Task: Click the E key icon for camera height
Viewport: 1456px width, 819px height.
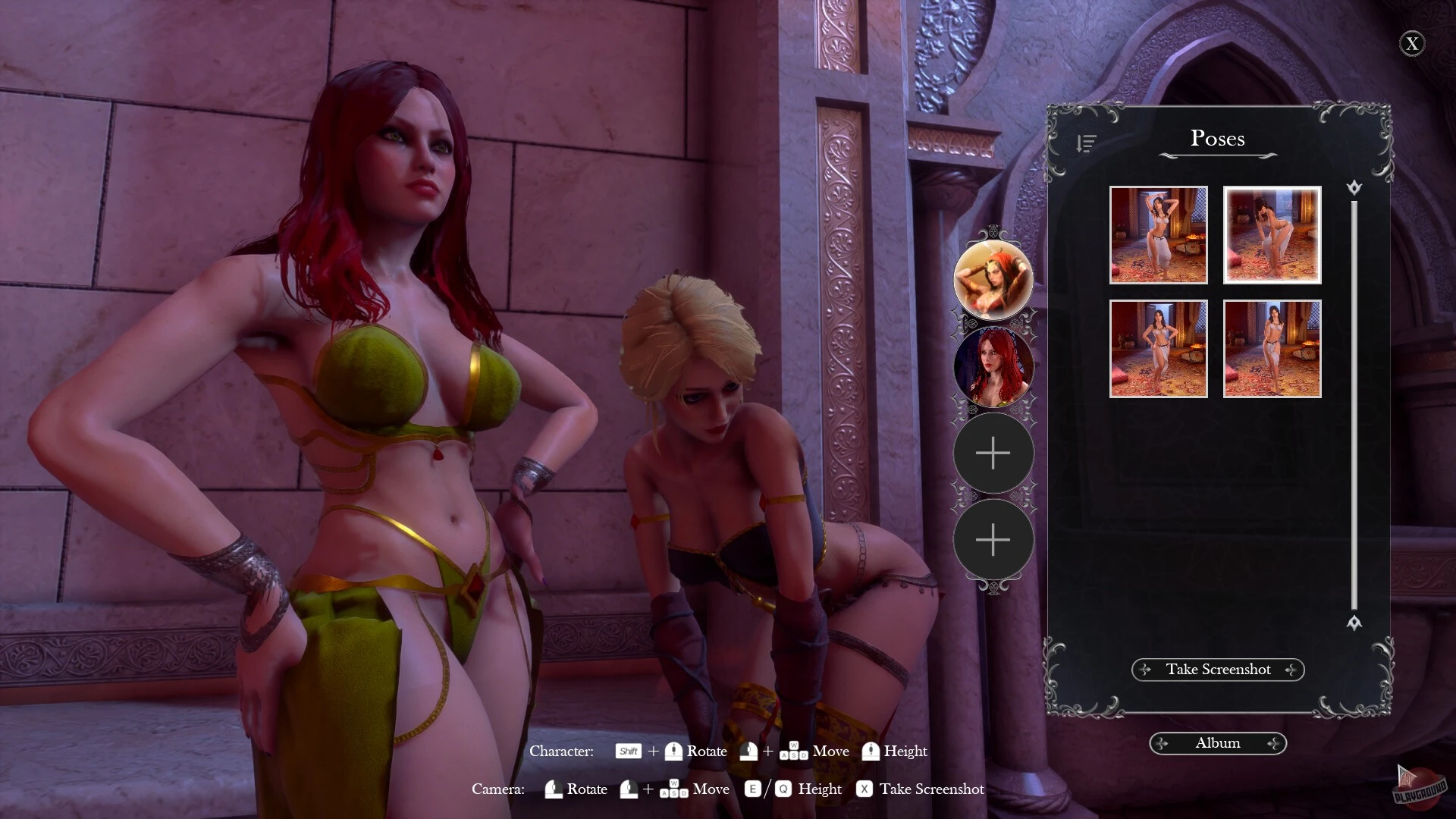Action: click(x=752, y=789)
